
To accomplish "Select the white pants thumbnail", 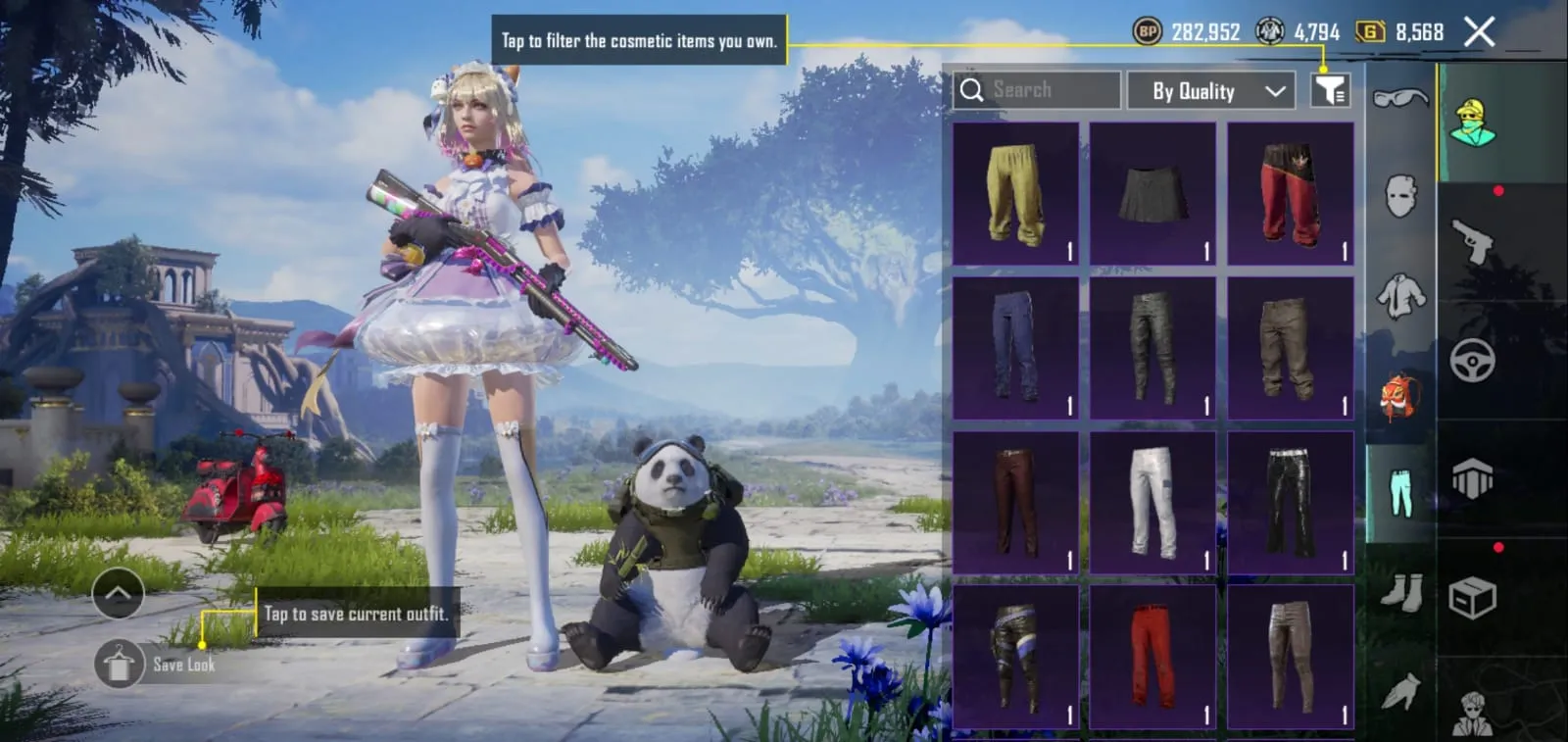I will pyautogui.click(x=1153, y=498).
